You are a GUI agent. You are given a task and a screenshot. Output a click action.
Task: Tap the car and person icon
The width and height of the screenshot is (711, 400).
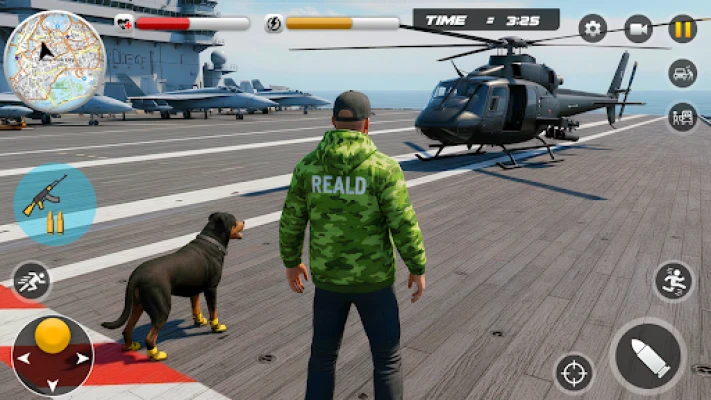tap(683, 73)
